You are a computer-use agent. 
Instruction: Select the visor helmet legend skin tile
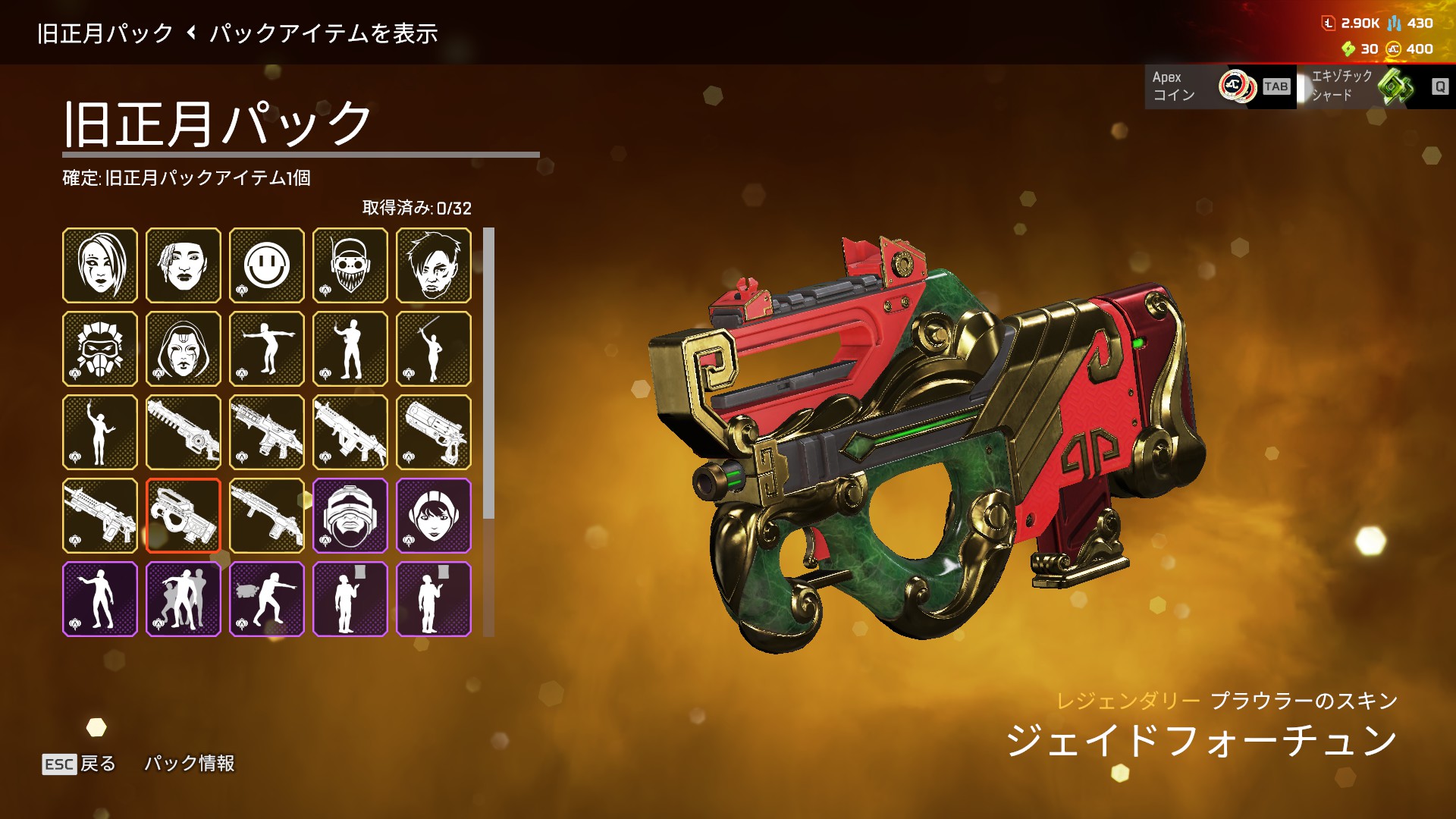pyautogui.click(x=350, y=516)
